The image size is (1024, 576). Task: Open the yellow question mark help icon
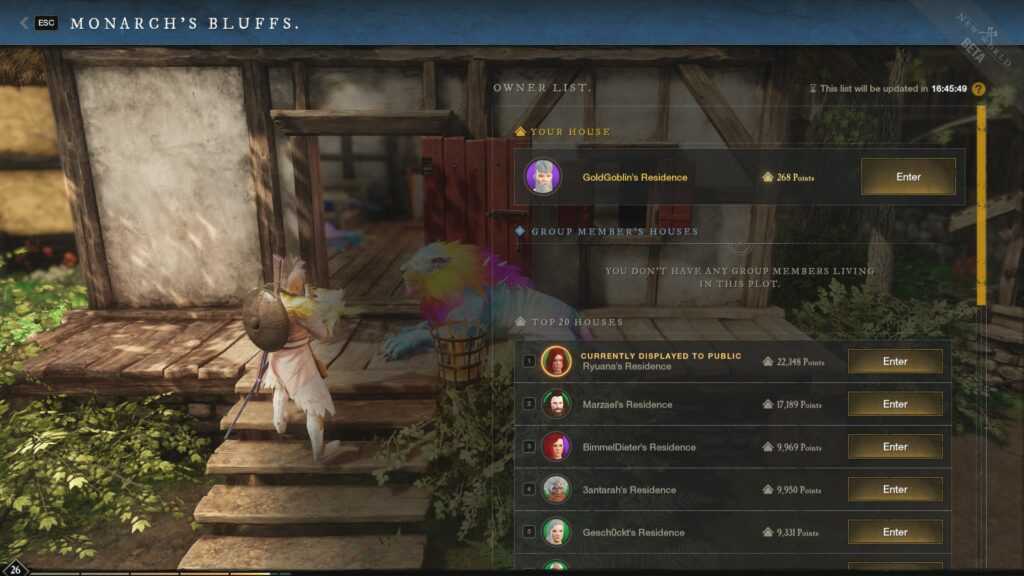click(x=979, y=89)
